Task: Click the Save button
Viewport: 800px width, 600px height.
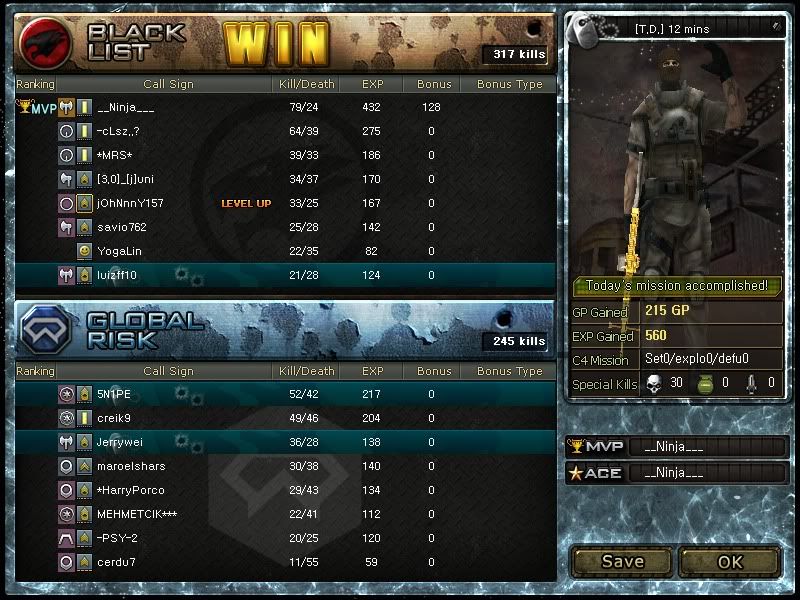Action: [622, 561]
